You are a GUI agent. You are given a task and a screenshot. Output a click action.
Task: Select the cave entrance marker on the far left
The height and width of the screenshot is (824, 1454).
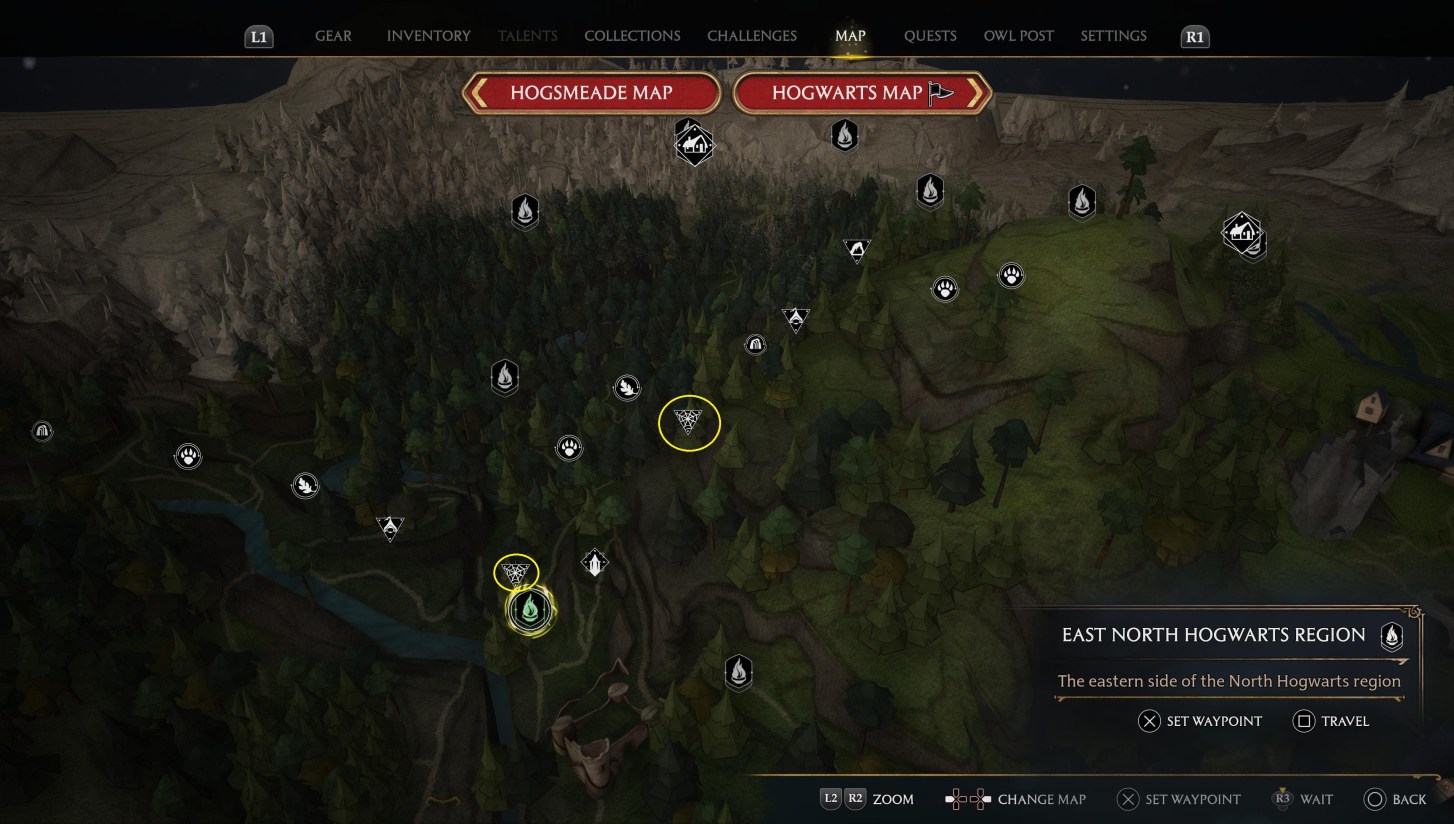(x=42, y=431)
